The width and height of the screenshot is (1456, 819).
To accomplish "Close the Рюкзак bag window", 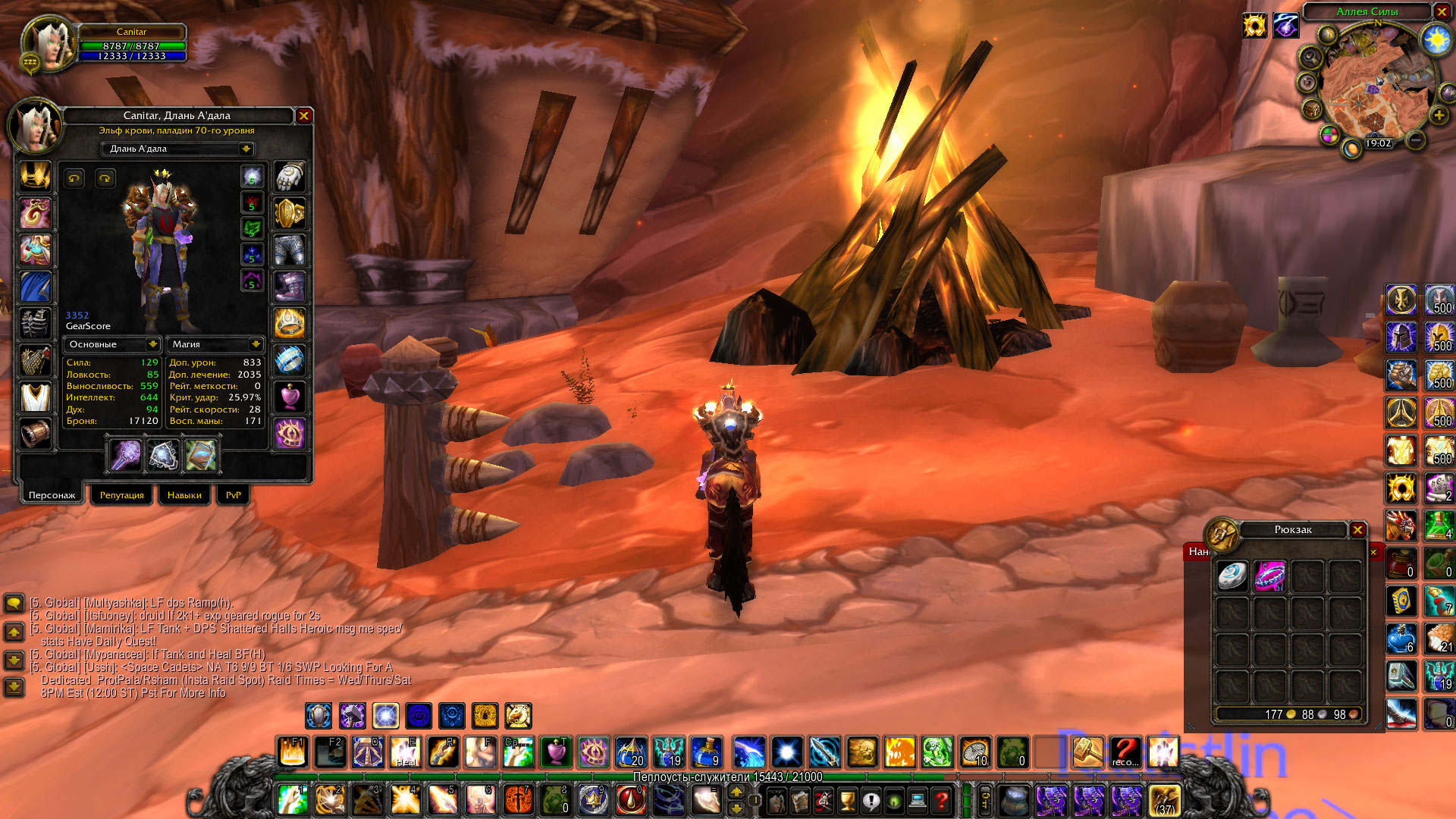I will [x=1357, y=530].
